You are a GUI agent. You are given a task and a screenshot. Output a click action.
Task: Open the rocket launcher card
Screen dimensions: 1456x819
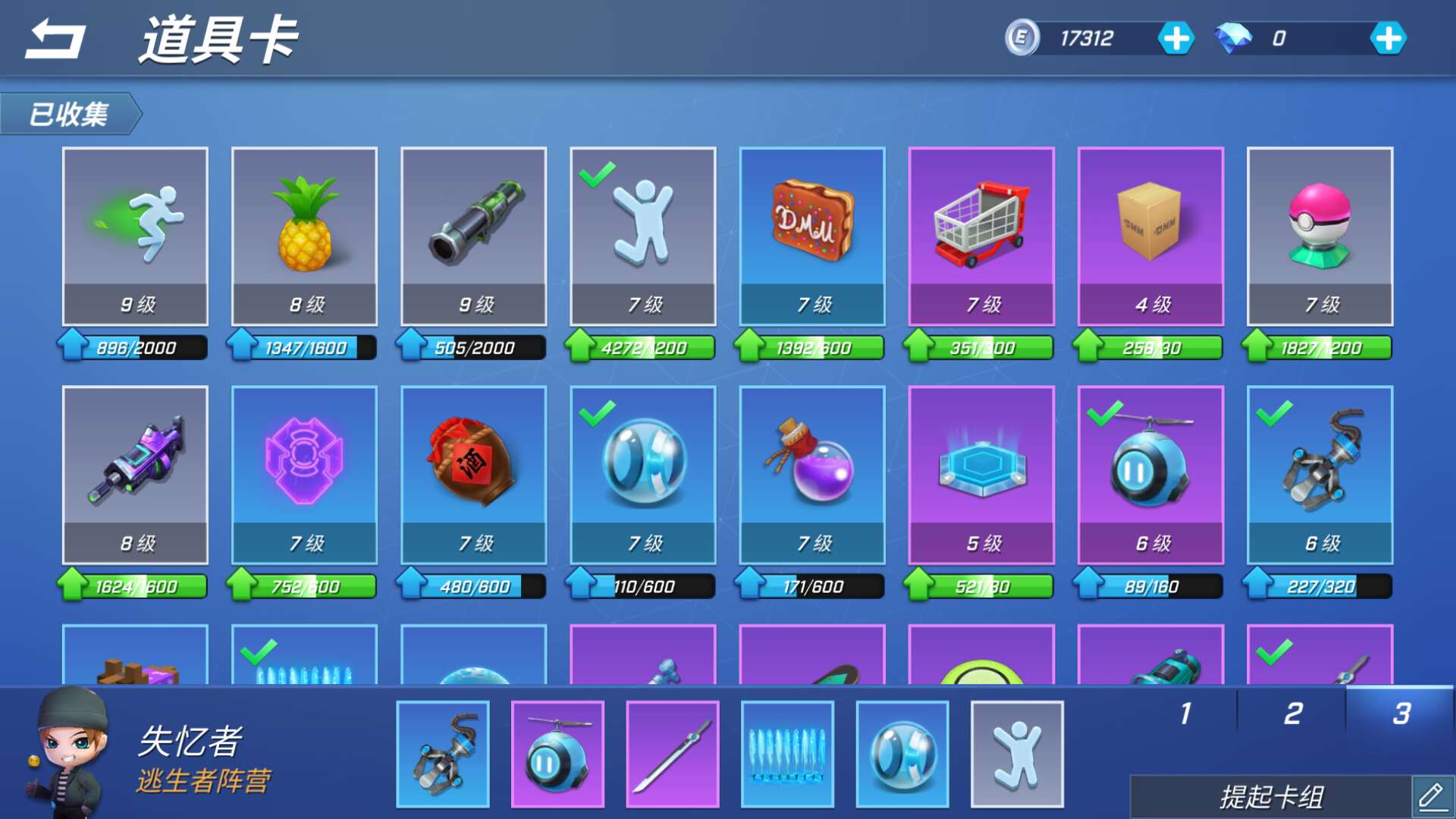[473, 235]
